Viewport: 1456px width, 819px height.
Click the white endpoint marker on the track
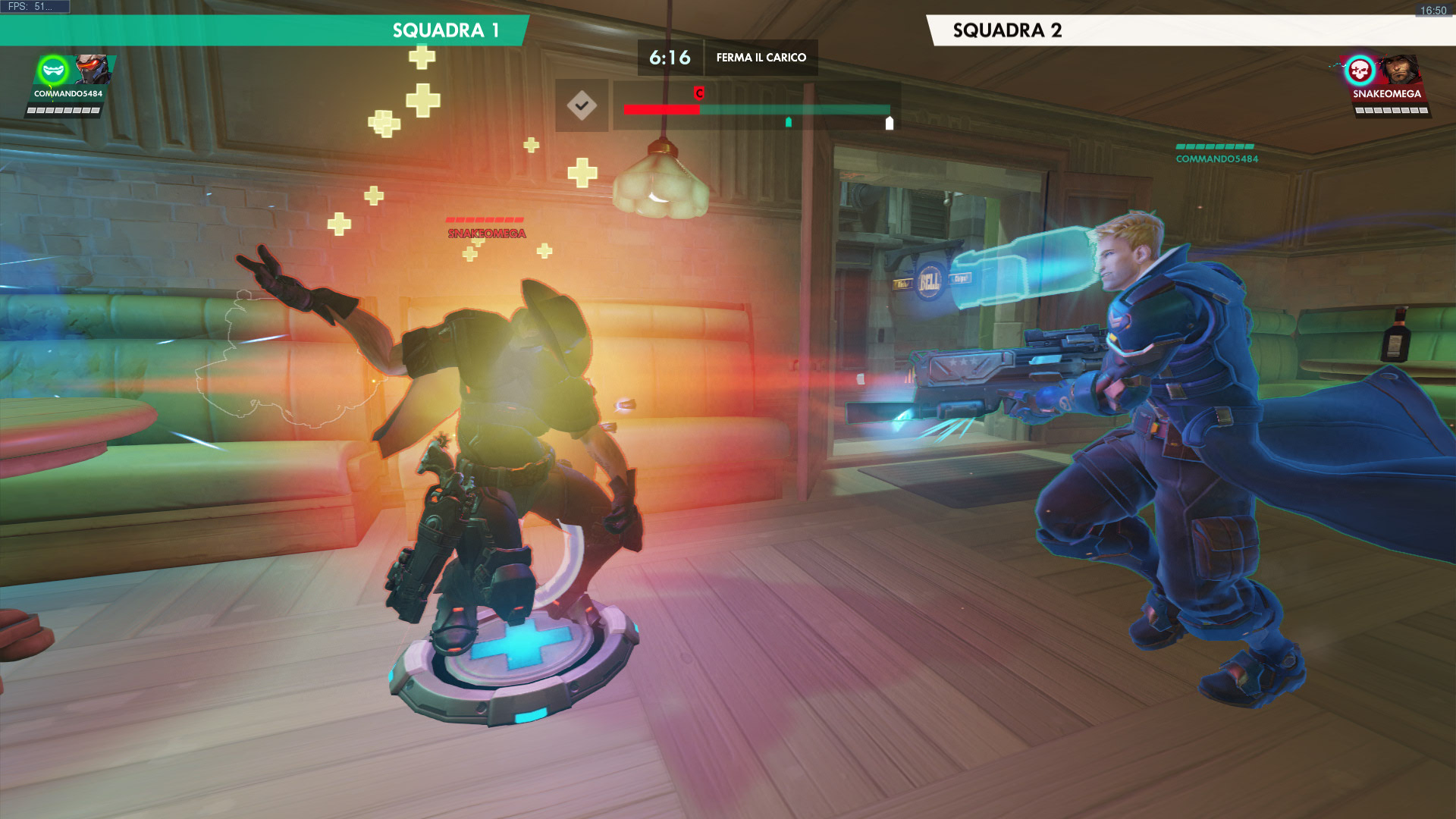(890, 123)
